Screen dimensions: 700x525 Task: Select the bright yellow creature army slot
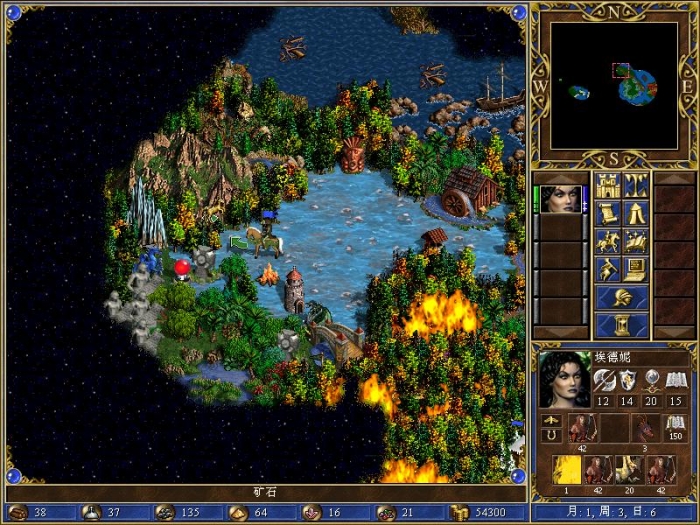click(566, 468)
